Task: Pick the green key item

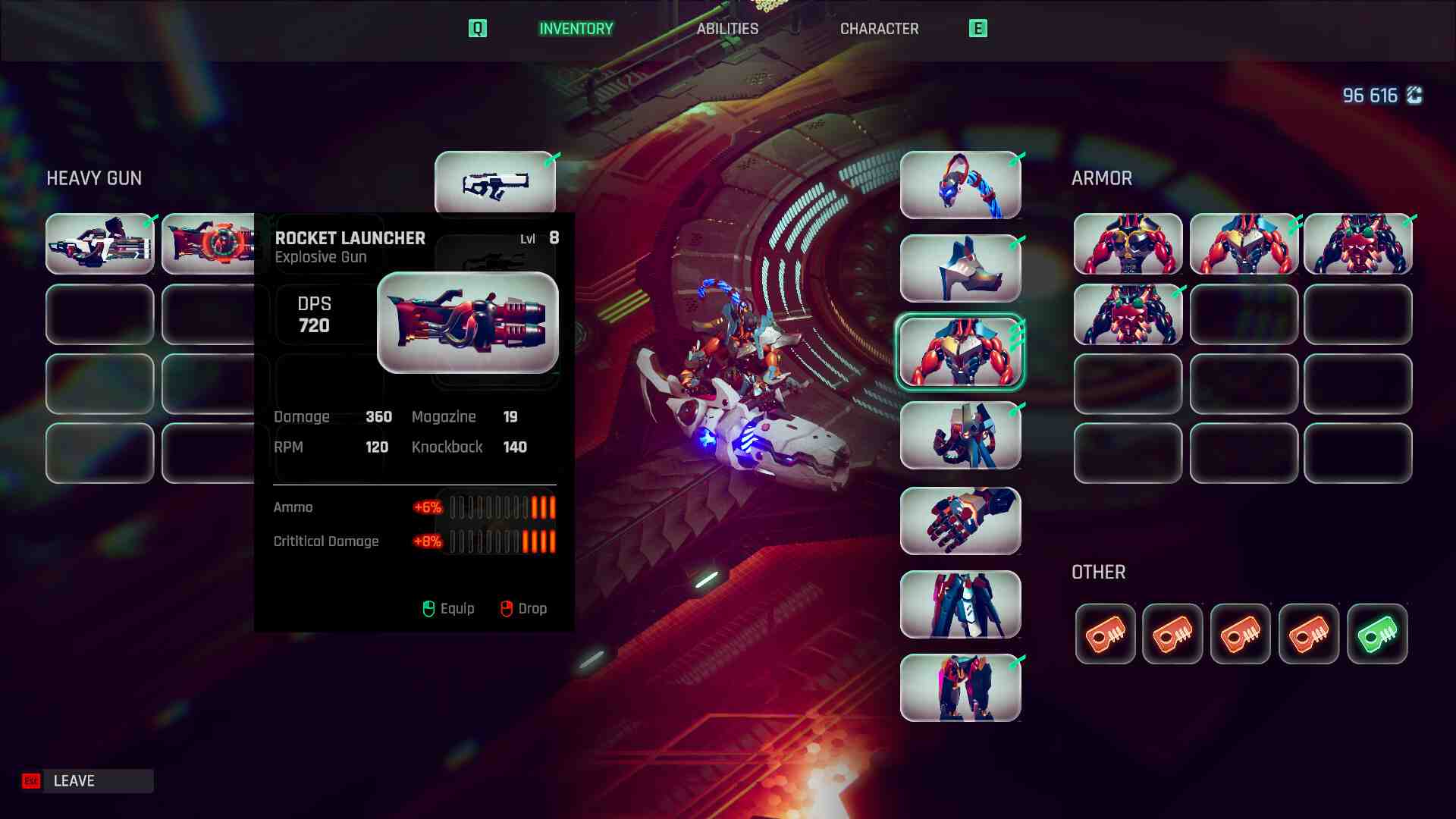Action: [x=1377, y=634]
